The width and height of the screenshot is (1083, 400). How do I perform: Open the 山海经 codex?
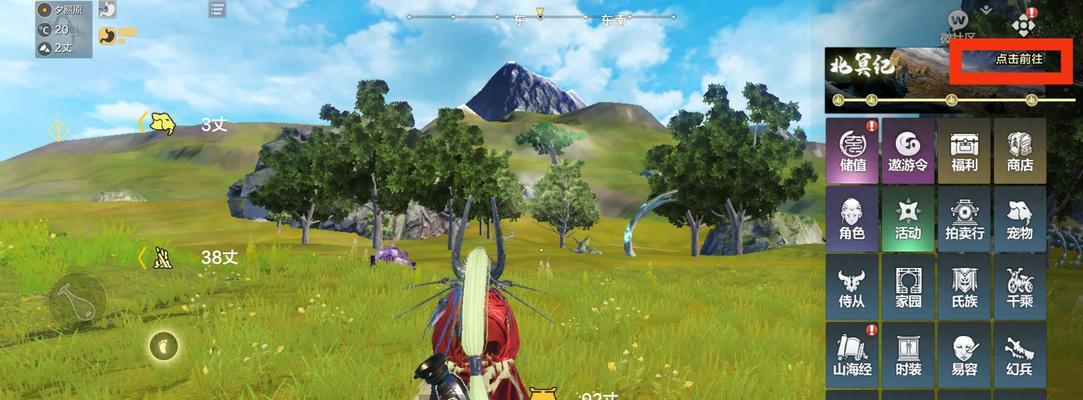tap(853, 355)
